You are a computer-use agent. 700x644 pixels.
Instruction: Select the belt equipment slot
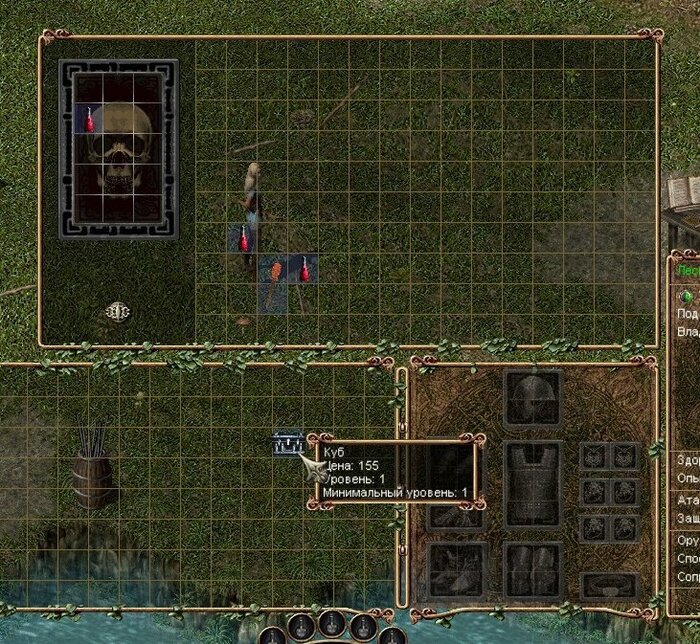(609, 585)
